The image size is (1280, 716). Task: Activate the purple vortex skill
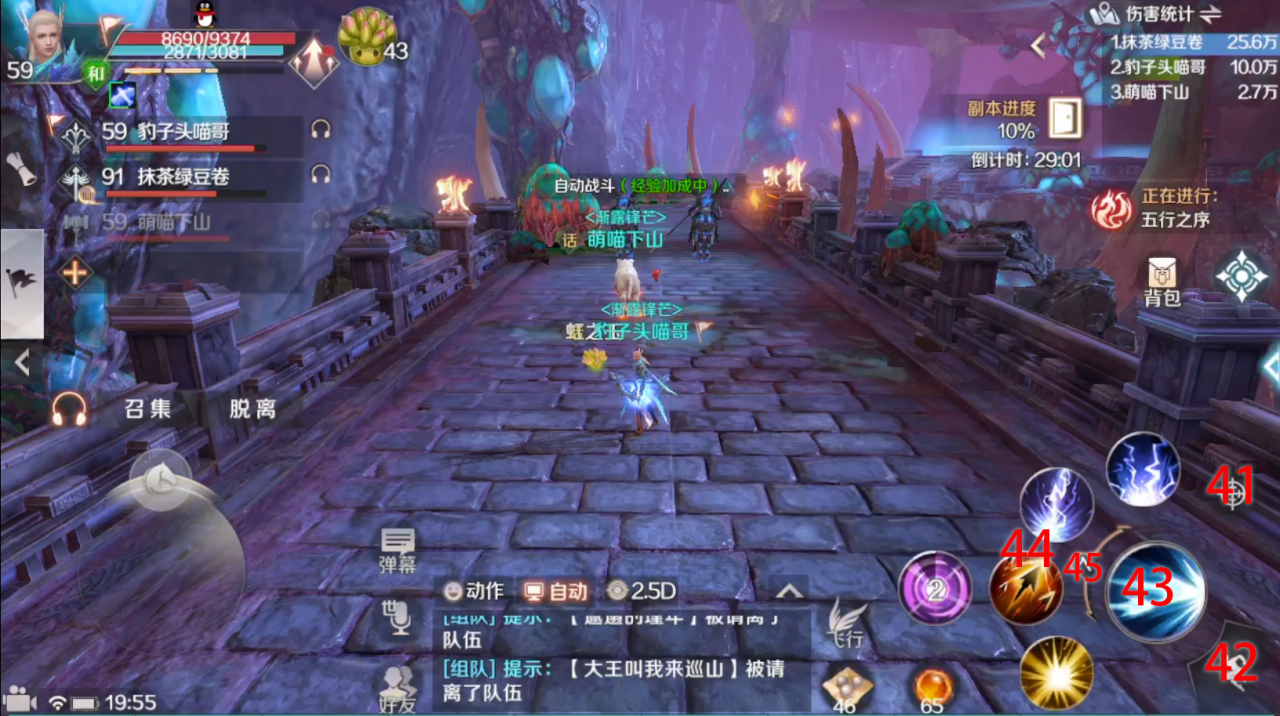pos(935,590)
